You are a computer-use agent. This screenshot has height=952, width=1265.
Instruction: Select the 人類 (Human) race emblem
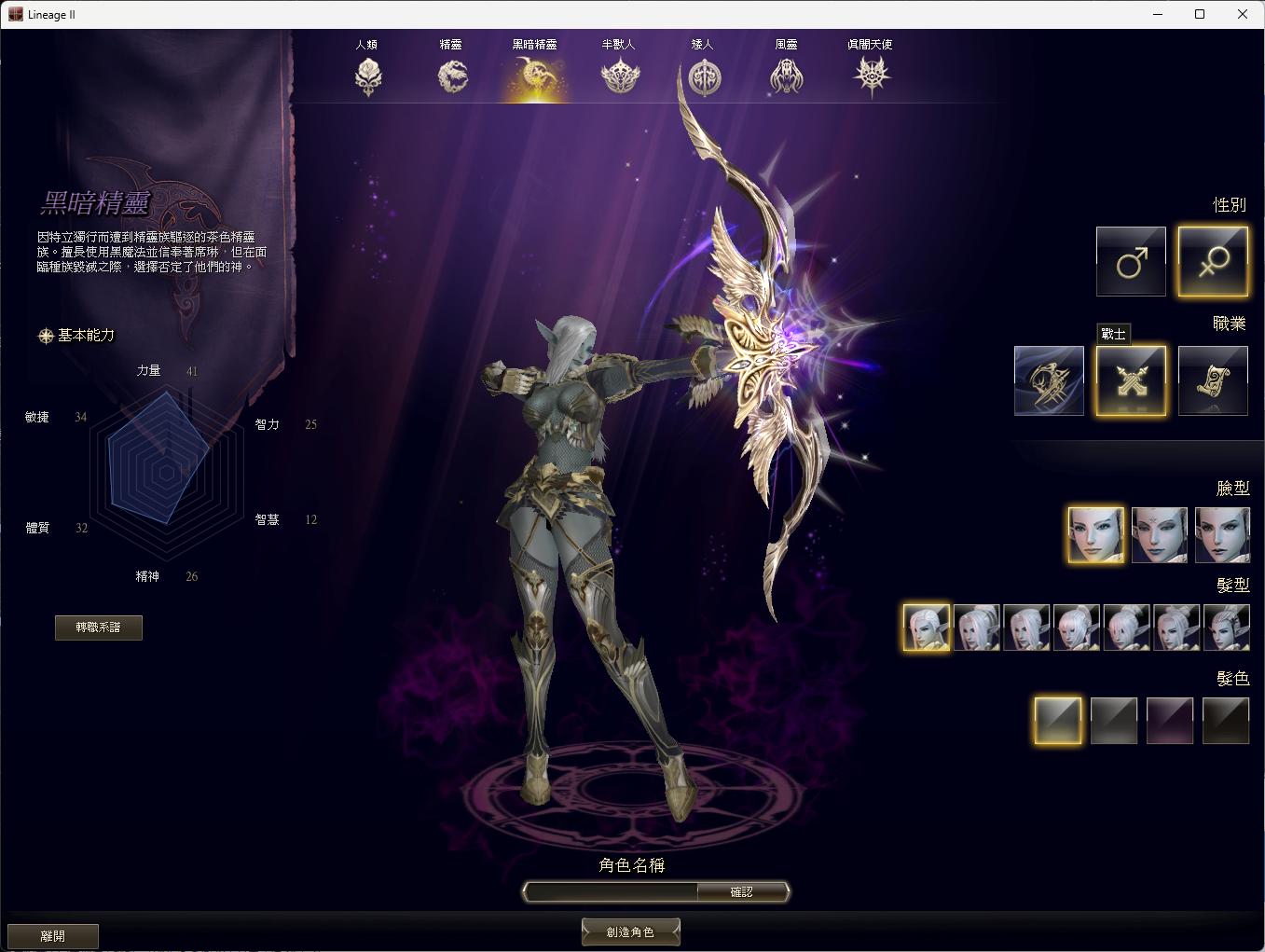point(368,76)
